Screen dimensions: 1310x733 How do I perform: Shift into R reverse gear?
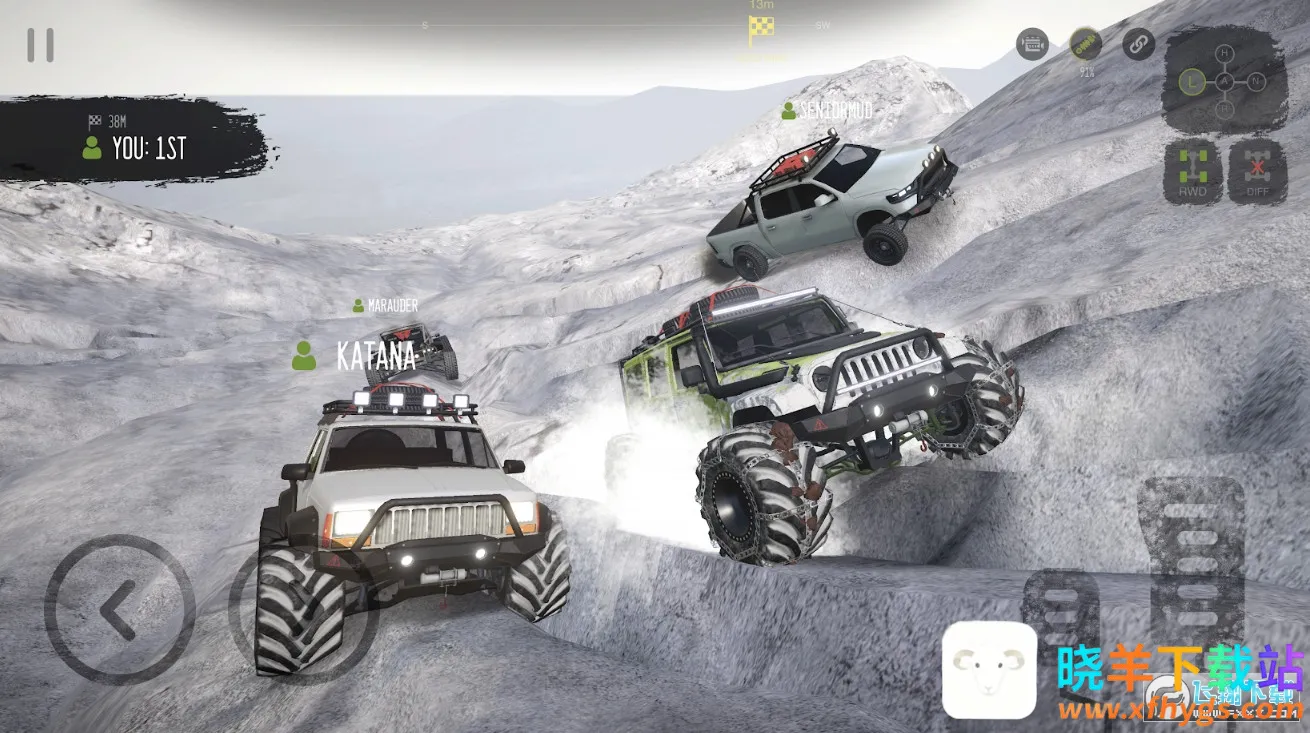(1224, 108)
